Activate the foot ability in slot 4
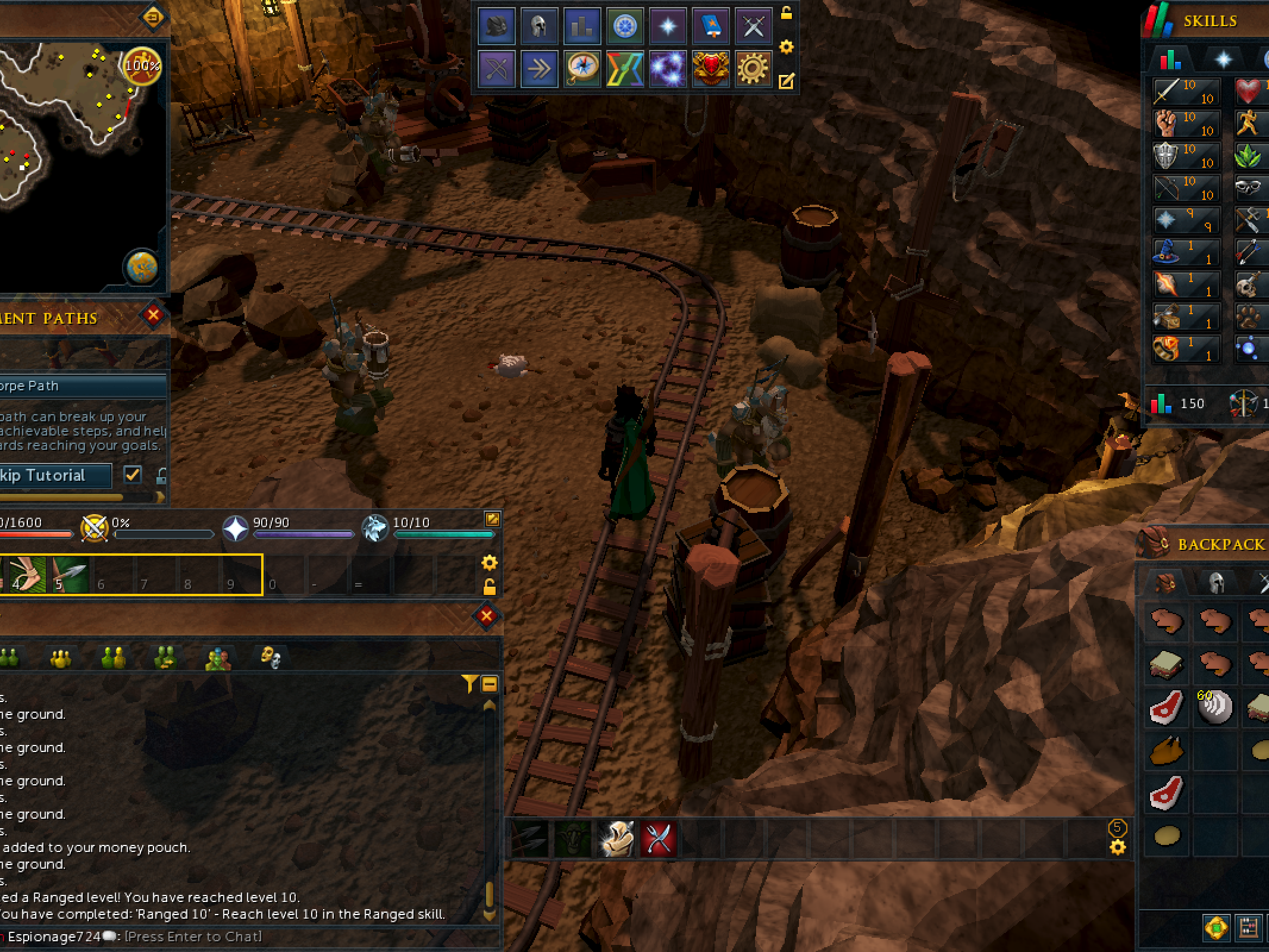 [28, 575]
